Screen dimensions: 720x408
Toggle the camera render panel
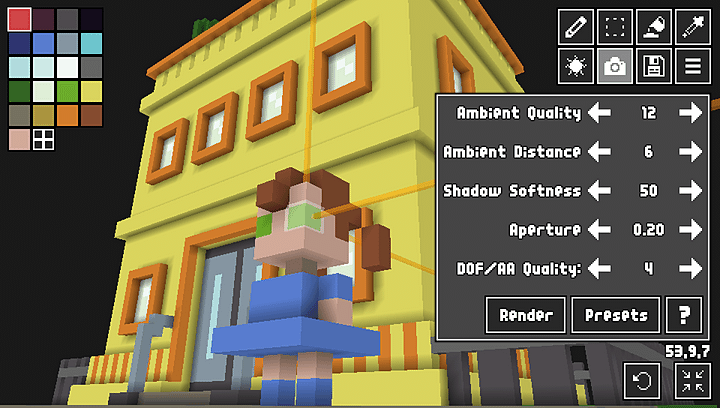point(615,67)
